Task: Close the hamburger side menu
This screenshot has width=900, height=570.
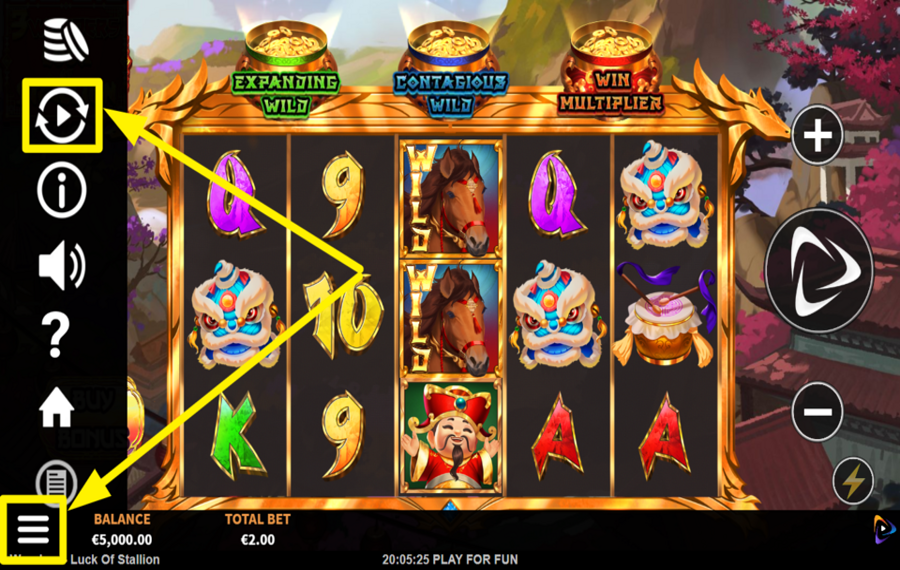Action: [x=33, y=525]
